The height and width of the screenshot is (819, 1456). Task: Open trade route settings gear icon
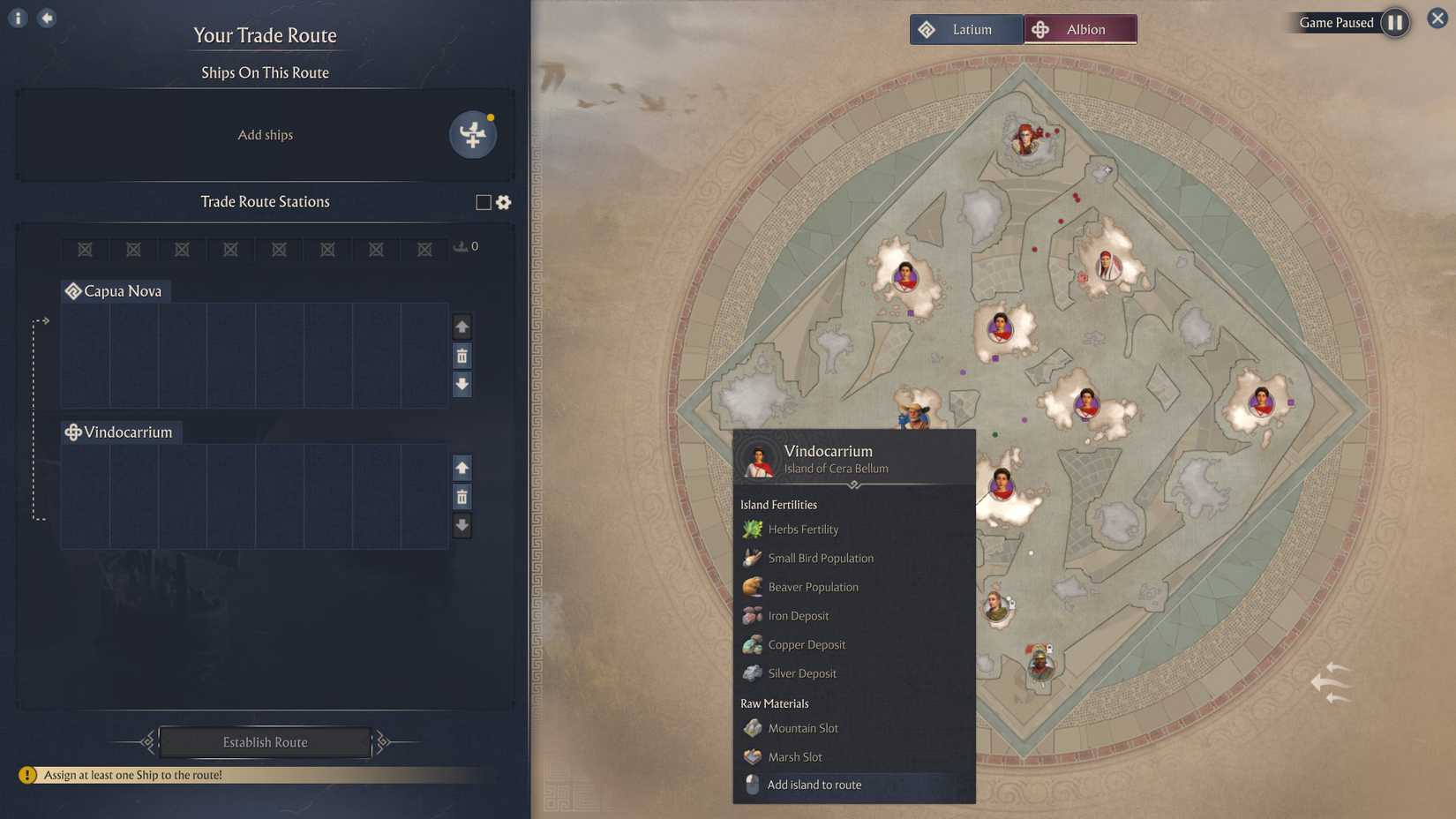tap(503, 202)
